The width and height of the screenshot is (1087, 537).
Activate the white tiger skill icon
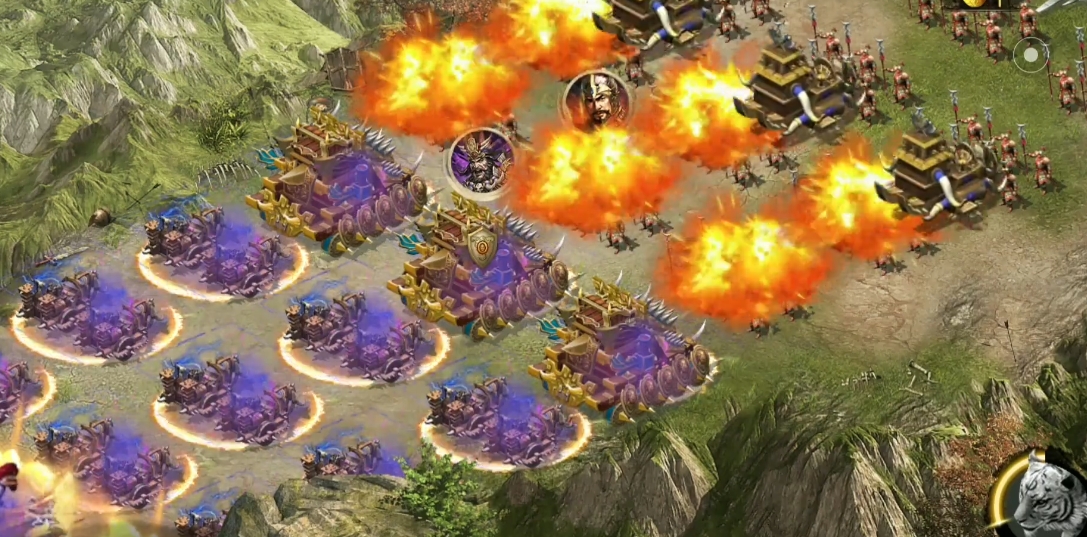click(1042, 496)
